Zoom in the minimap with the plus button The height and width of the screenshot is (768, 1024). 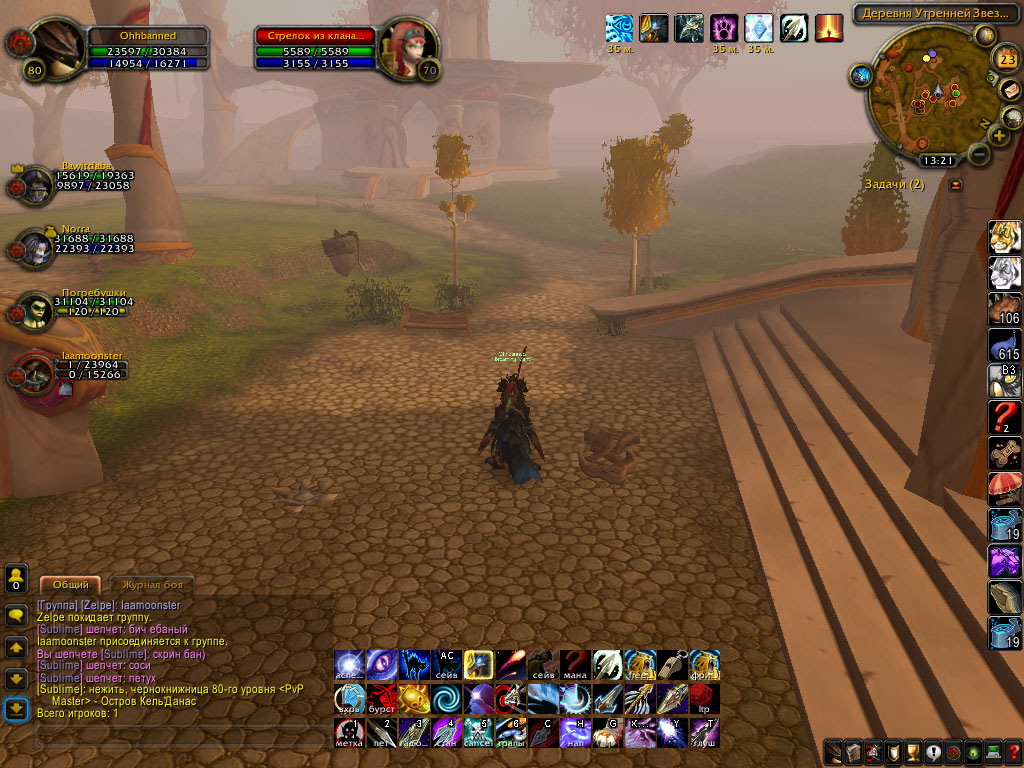[x=998, y=135]
